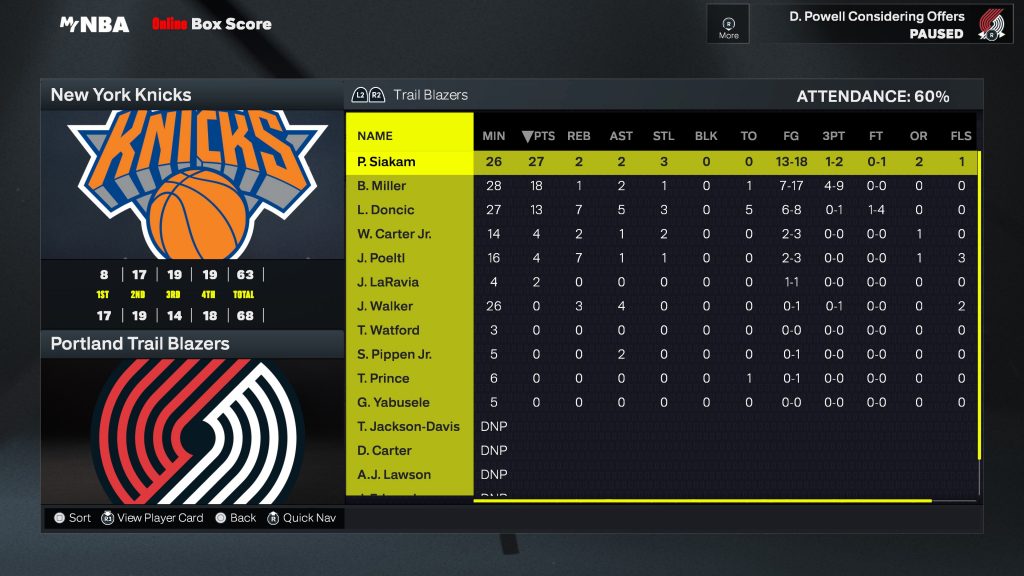Highlight J. Poeltl's stat row
Image resolution: width=1024 pixels, height=576 pixels.
[x=381, y=258]
